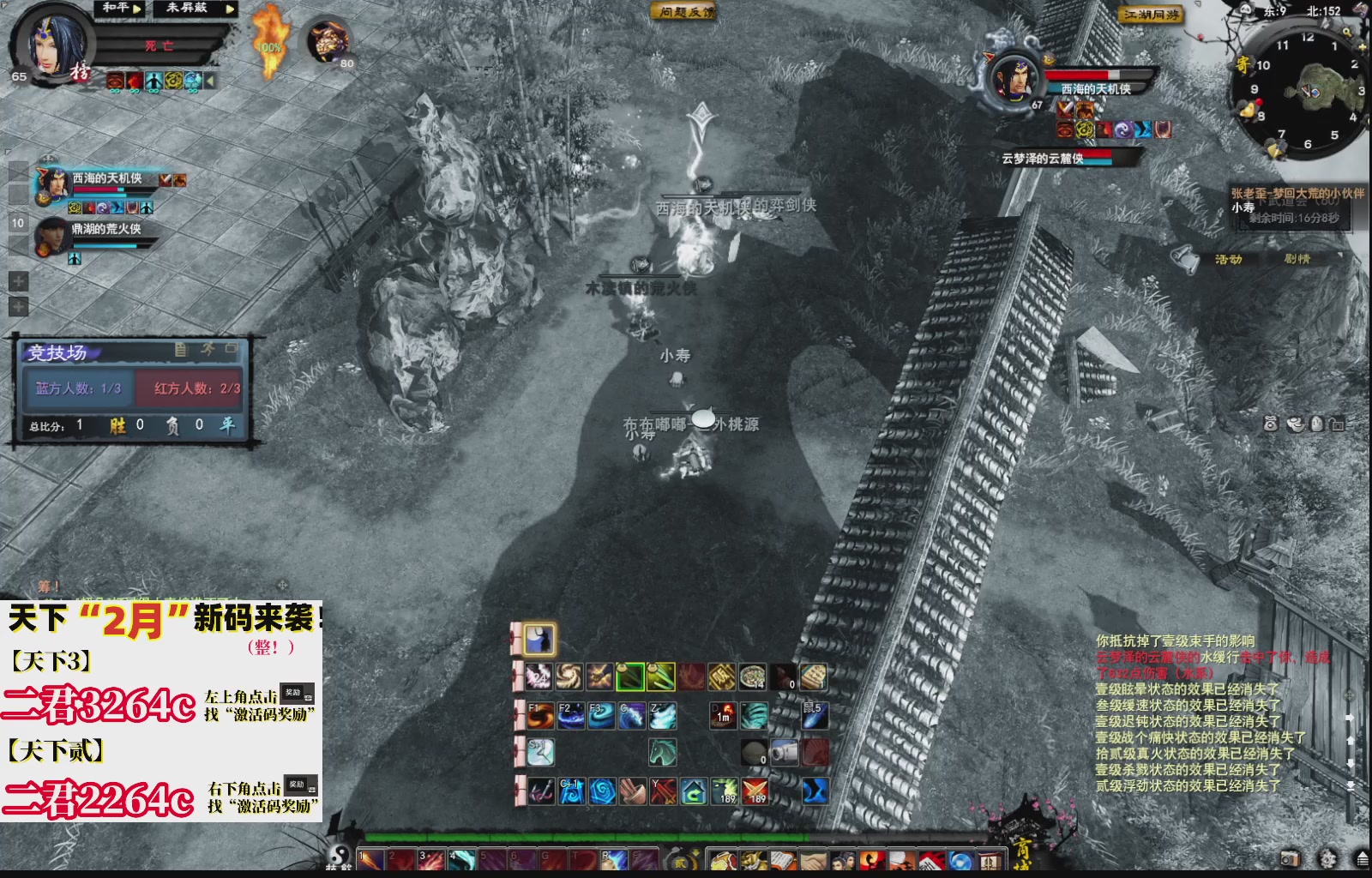Click the mount horse skill icon
Viewport: 1372px width, 878px height.
point(662,752)
